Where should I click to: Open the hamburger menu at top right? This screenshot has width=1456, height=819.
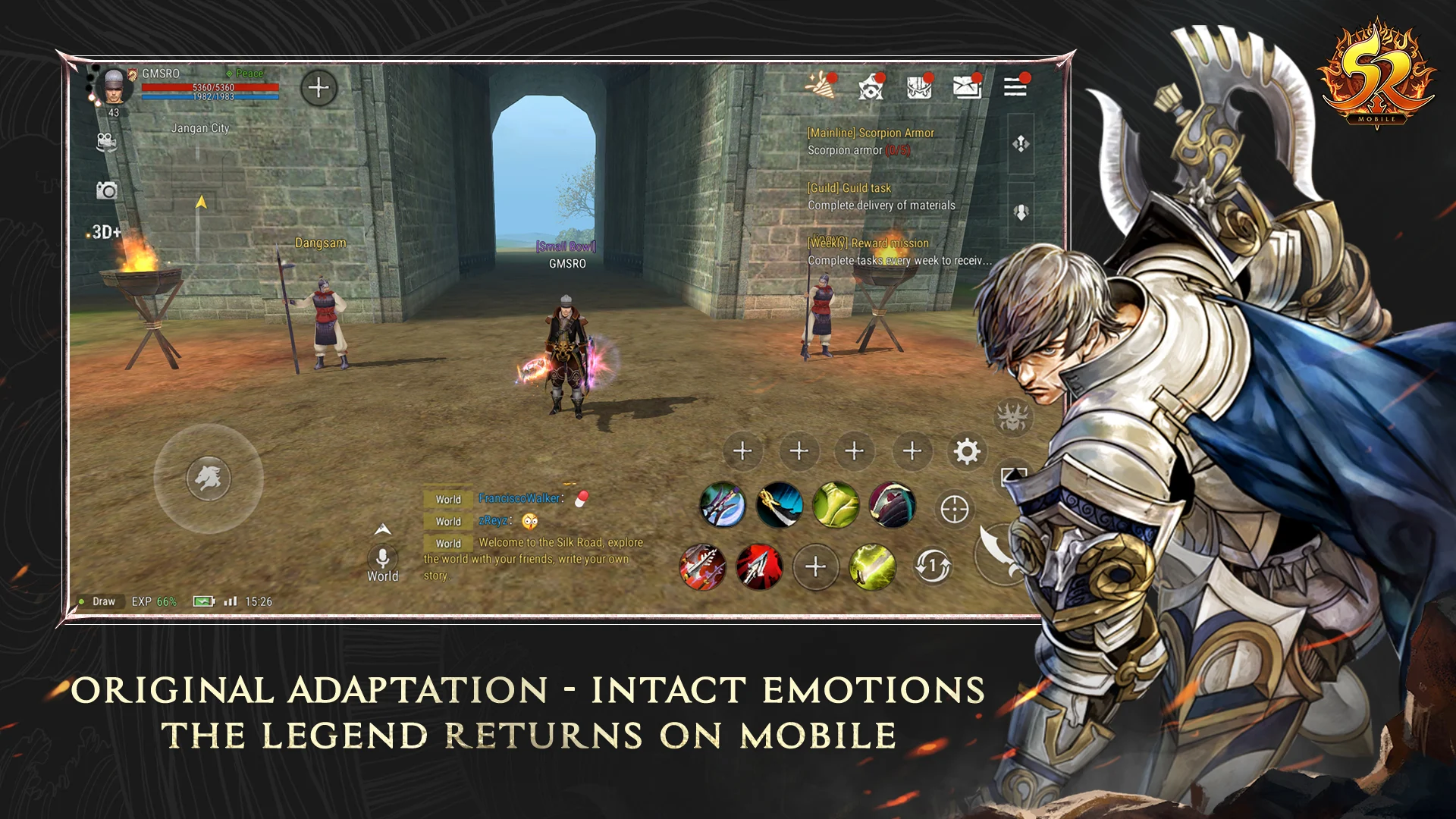1015,88
